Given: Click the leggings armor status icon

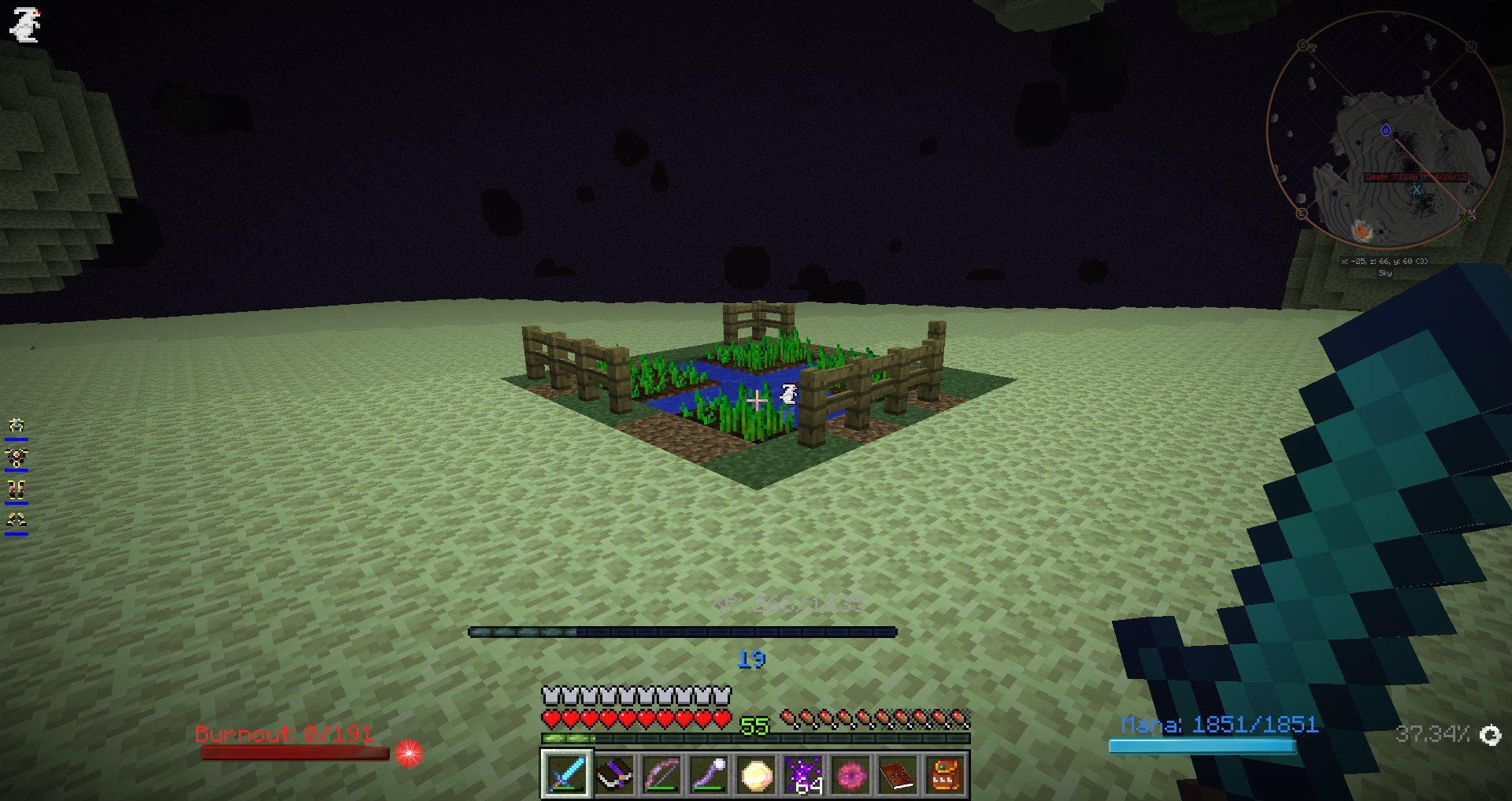Looking at the screenshot, I should point(17,489).
